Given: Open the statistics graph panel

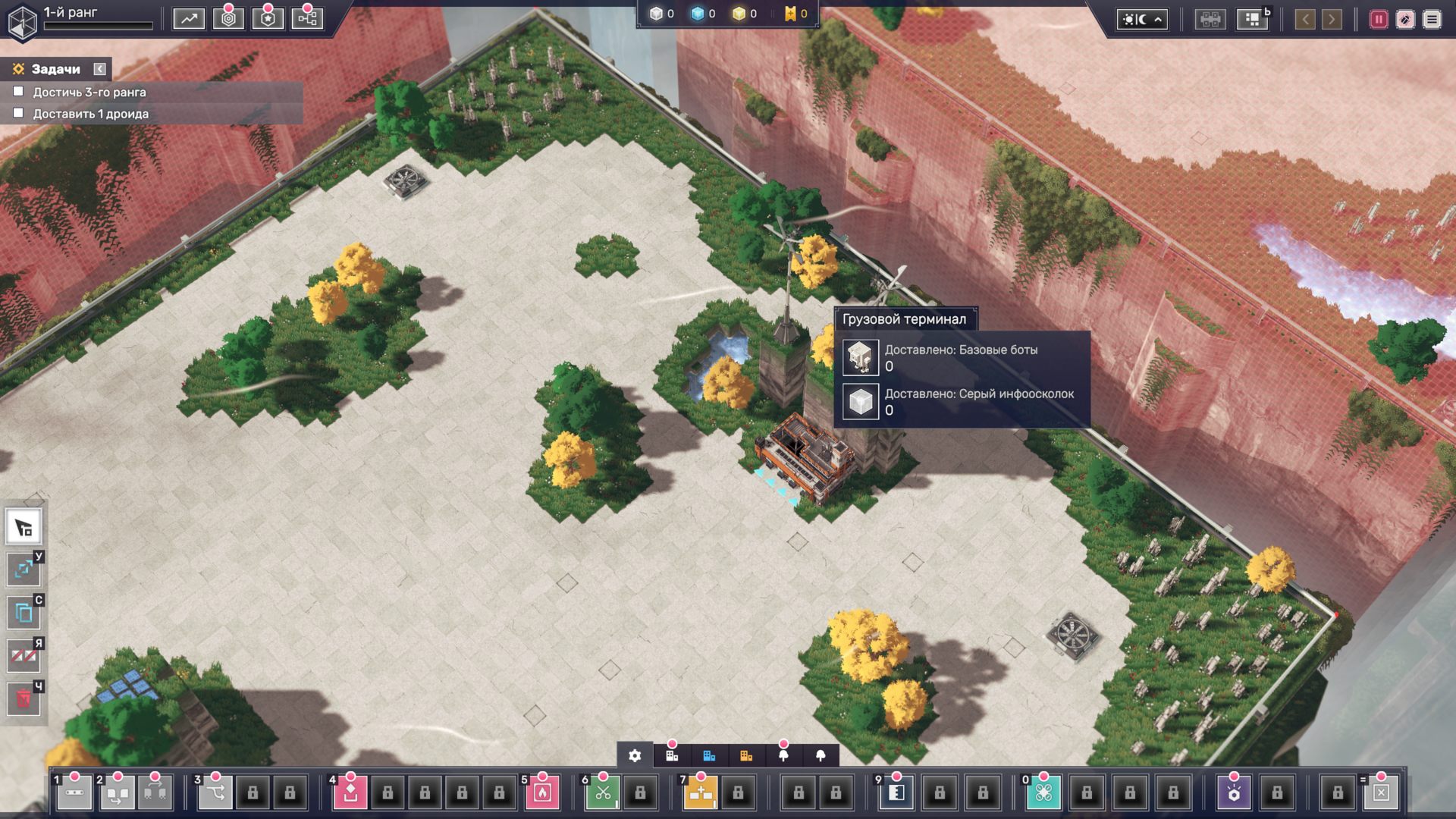Looking at the screenshot, I should tap(188, 19).
